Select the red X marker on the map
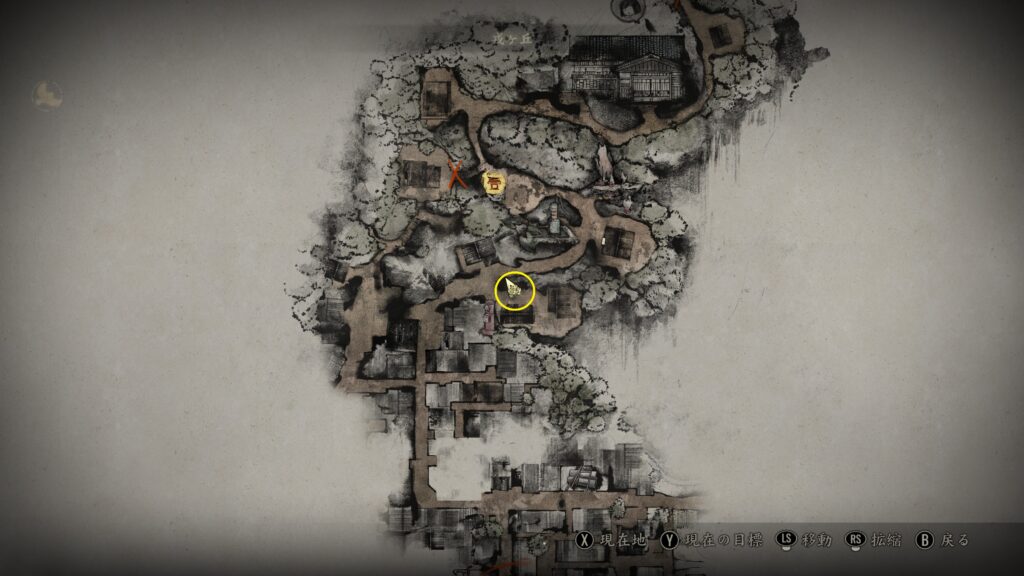The width and height of the screenshot is (1024, 576). point(458,176)
